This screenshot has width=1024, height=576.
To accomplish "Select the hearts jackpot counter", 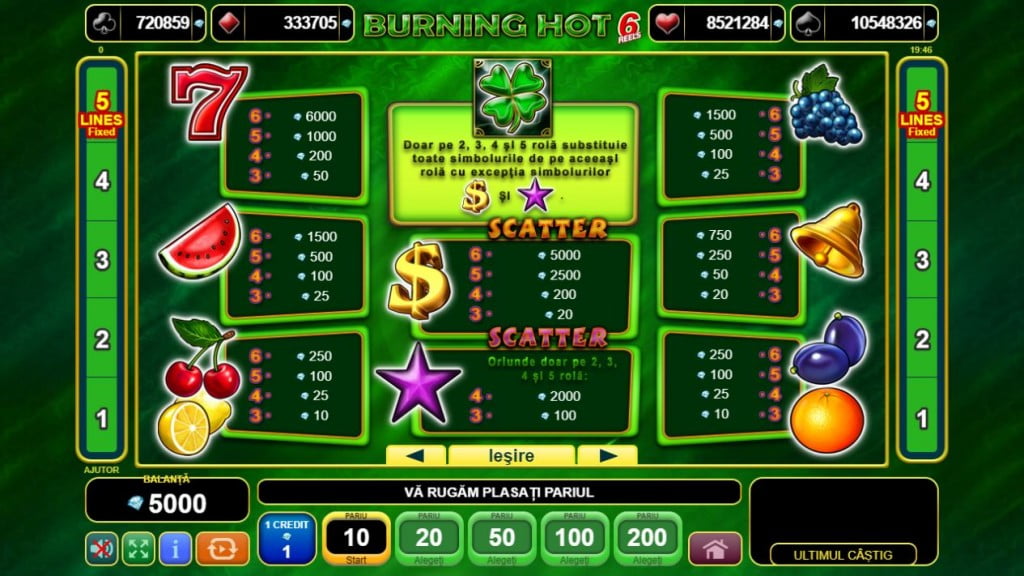I will point(715,23).
